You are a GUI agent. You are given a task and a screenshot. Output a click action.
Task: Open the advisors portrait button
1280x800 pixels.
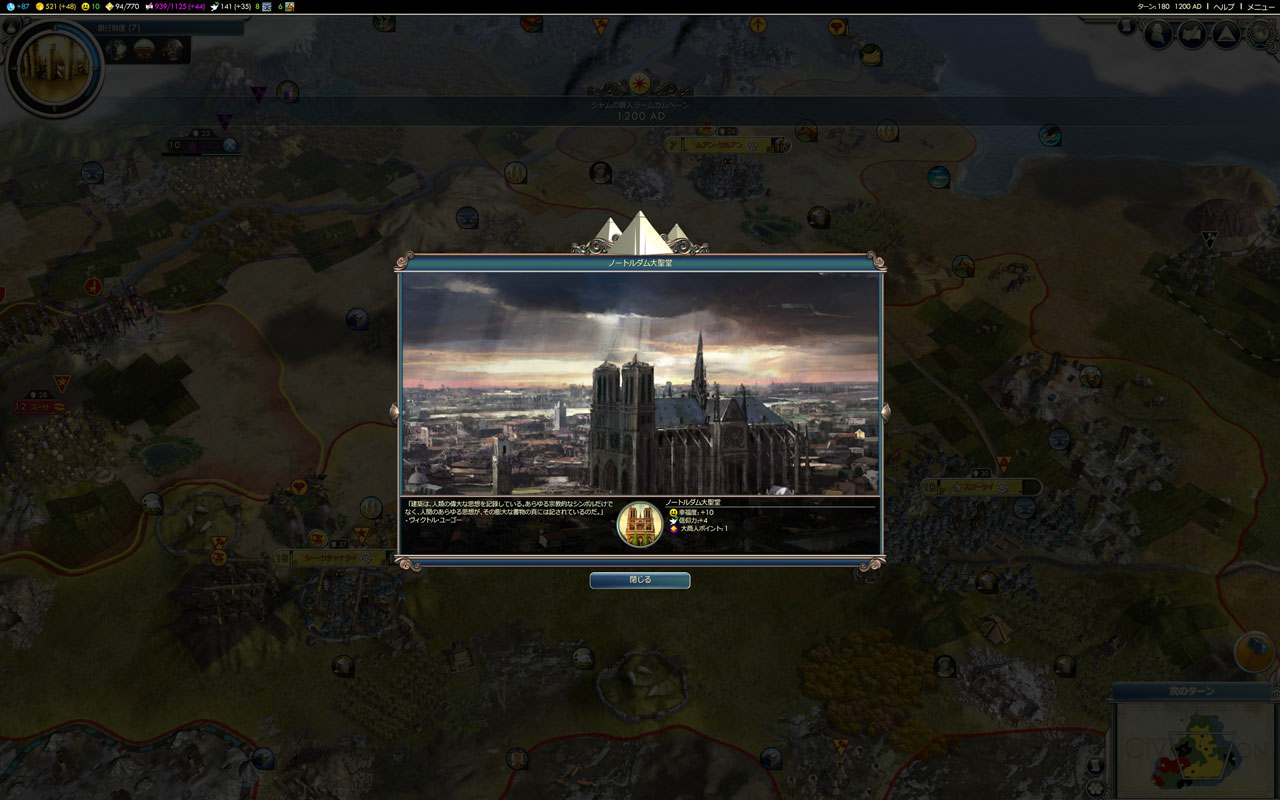pos(1158,35)
